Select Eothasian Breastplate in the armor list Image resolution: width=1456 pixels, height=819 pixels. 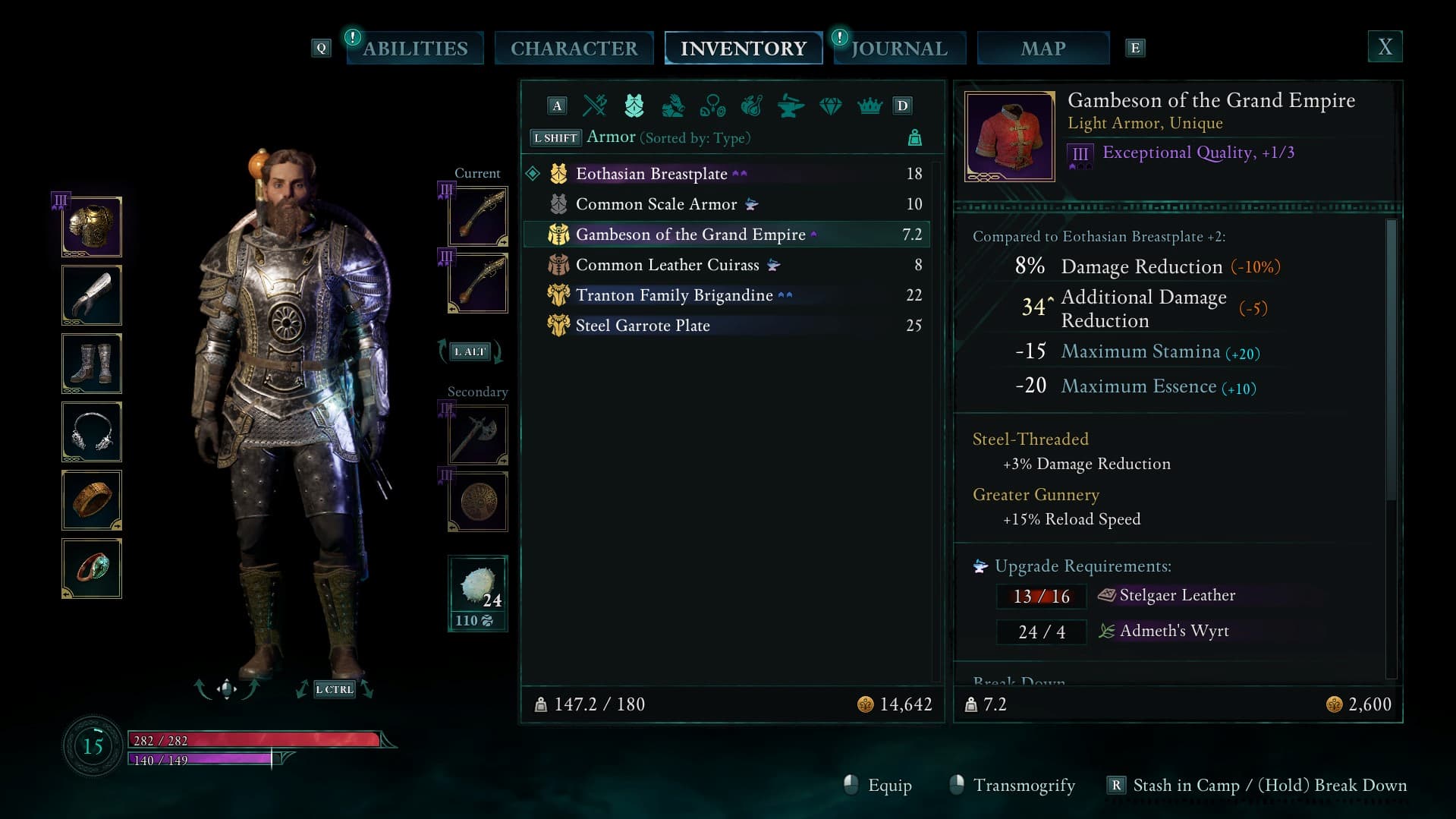651,174
